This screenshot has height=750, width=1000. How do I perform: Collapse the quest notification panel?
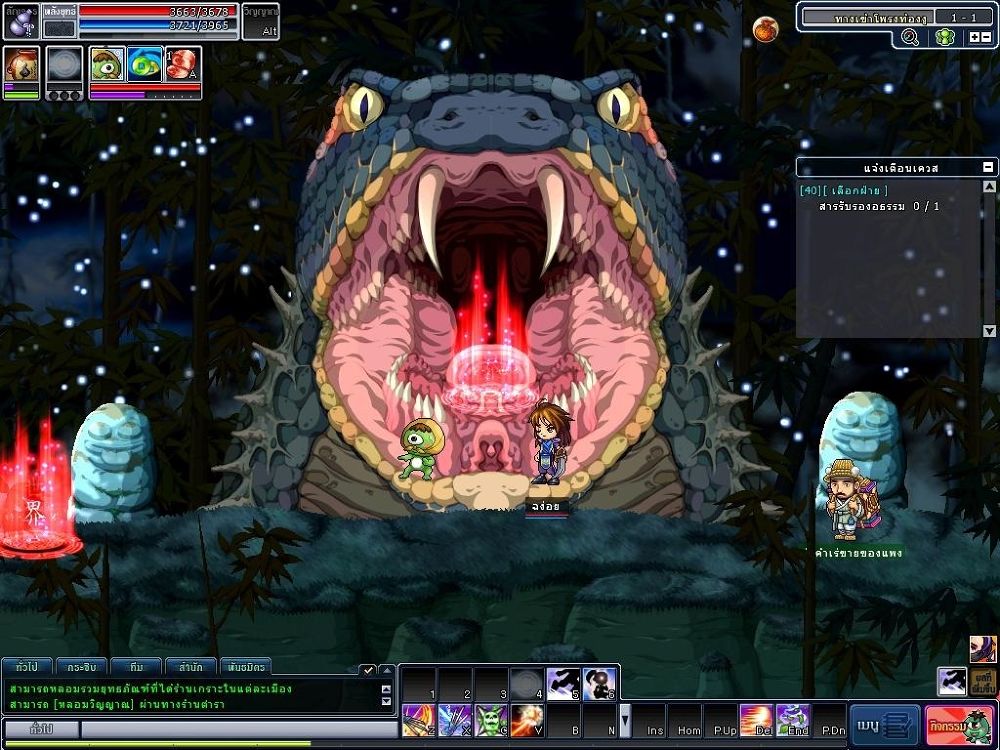[988, 168]
